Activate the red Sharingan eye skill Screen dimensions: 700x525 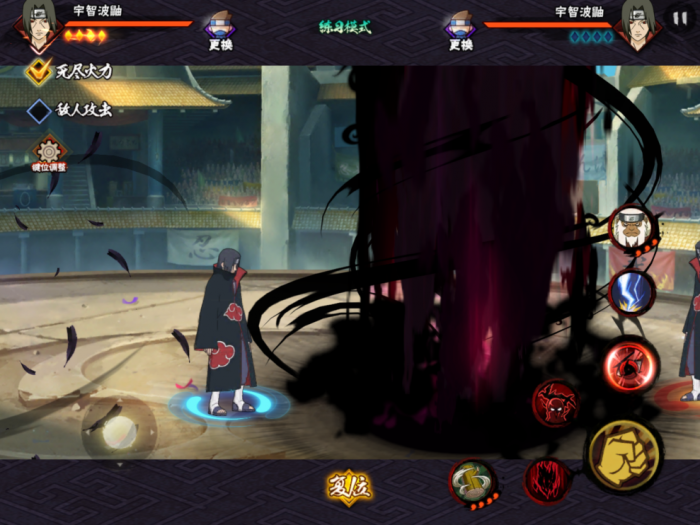(x=630, y=367)
